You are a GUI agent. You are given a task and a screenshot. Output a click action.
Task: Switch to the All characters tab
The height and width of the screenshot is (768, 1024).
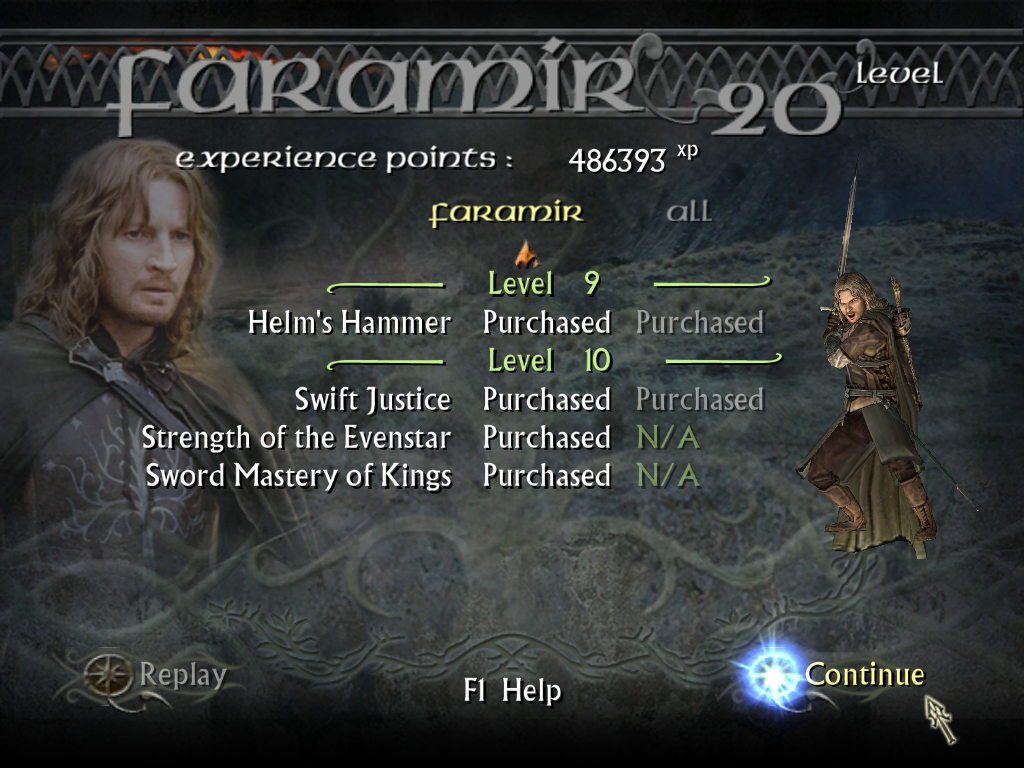click(689, 212)
